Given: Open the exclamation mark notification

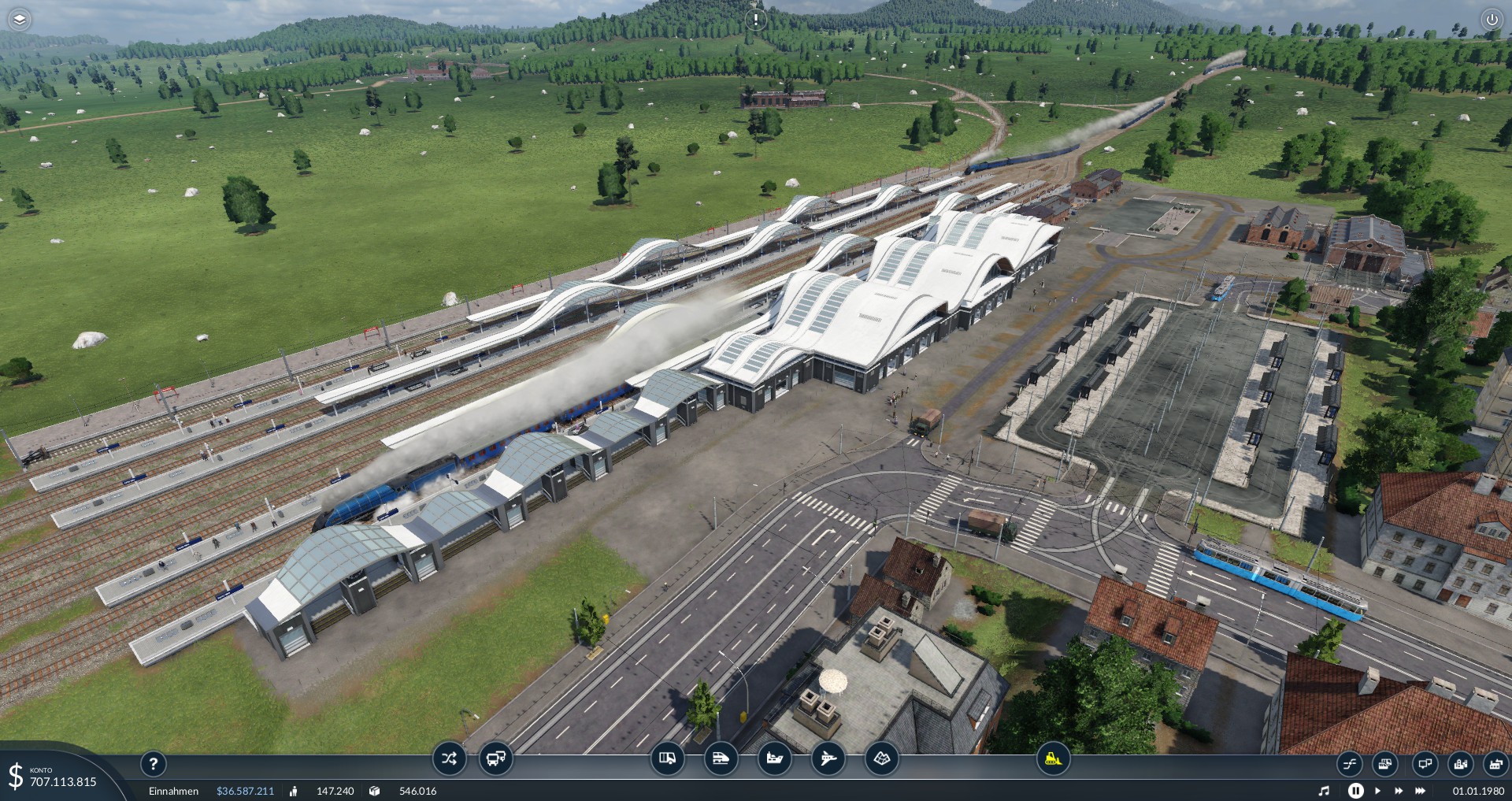Looking at the screenshot, I should [x=756, y=20].
